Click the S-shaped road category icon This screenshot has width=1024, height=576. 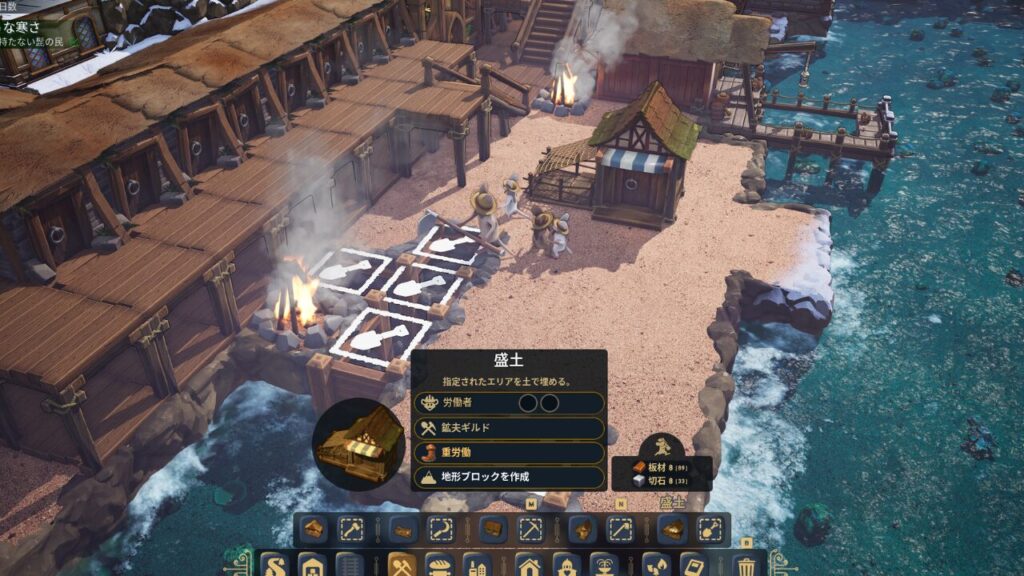point(274,566)
